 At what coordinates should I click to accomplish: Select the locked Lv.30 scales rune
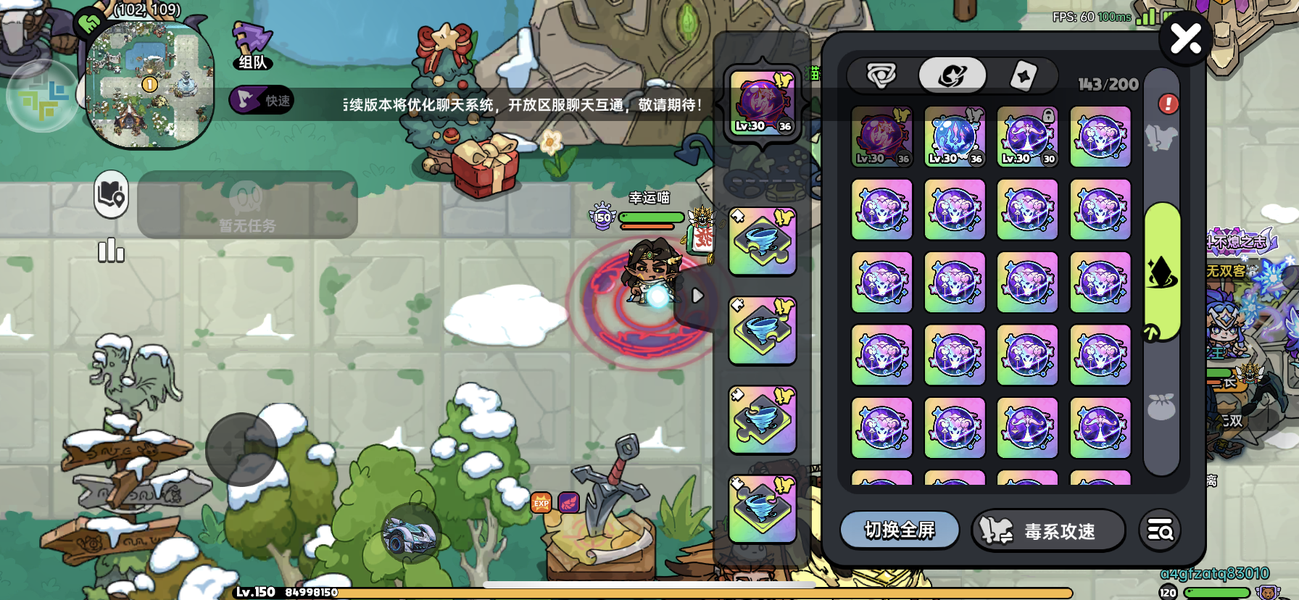click(1027, 137)
